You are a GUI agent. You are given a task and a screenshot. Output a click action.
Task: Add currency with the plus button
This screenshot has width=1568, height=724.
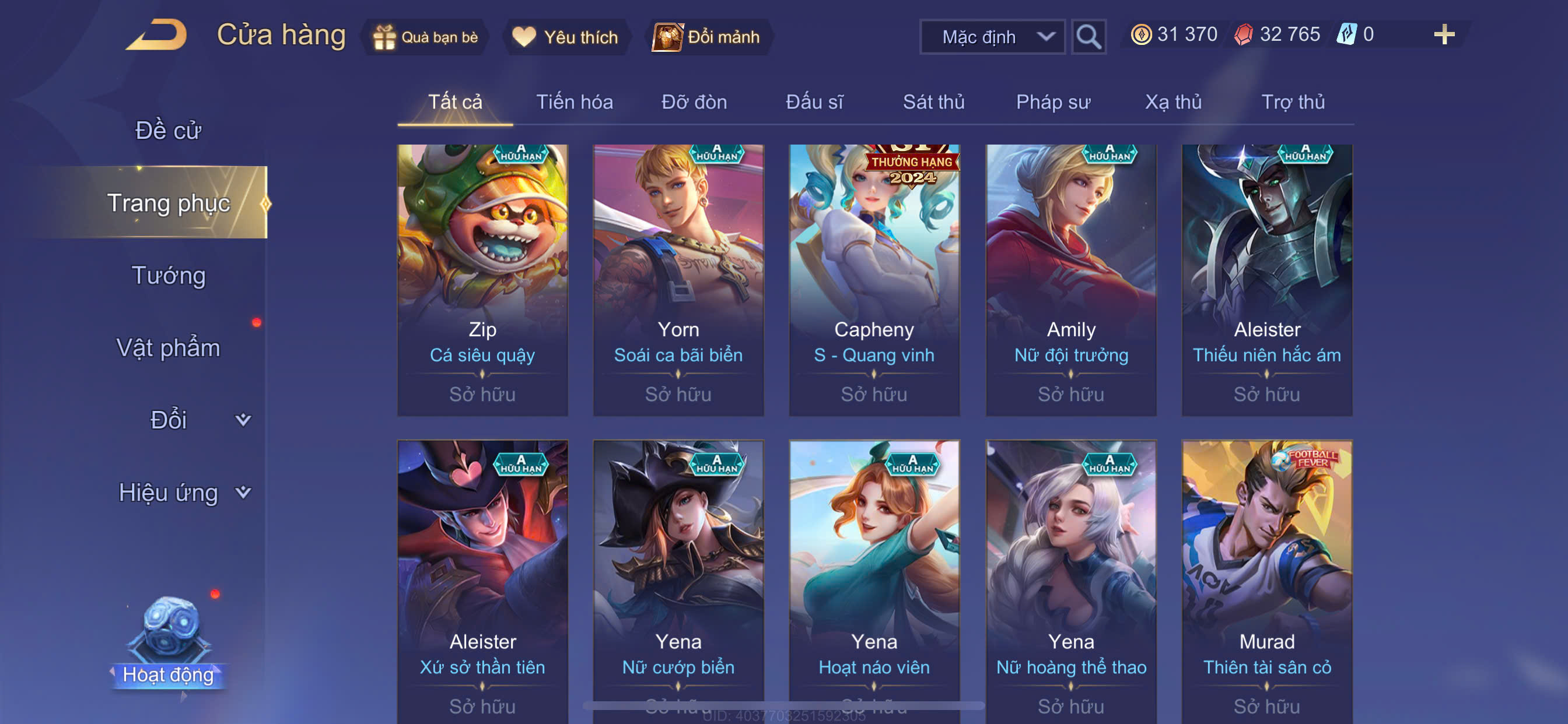pos(1444,34)
